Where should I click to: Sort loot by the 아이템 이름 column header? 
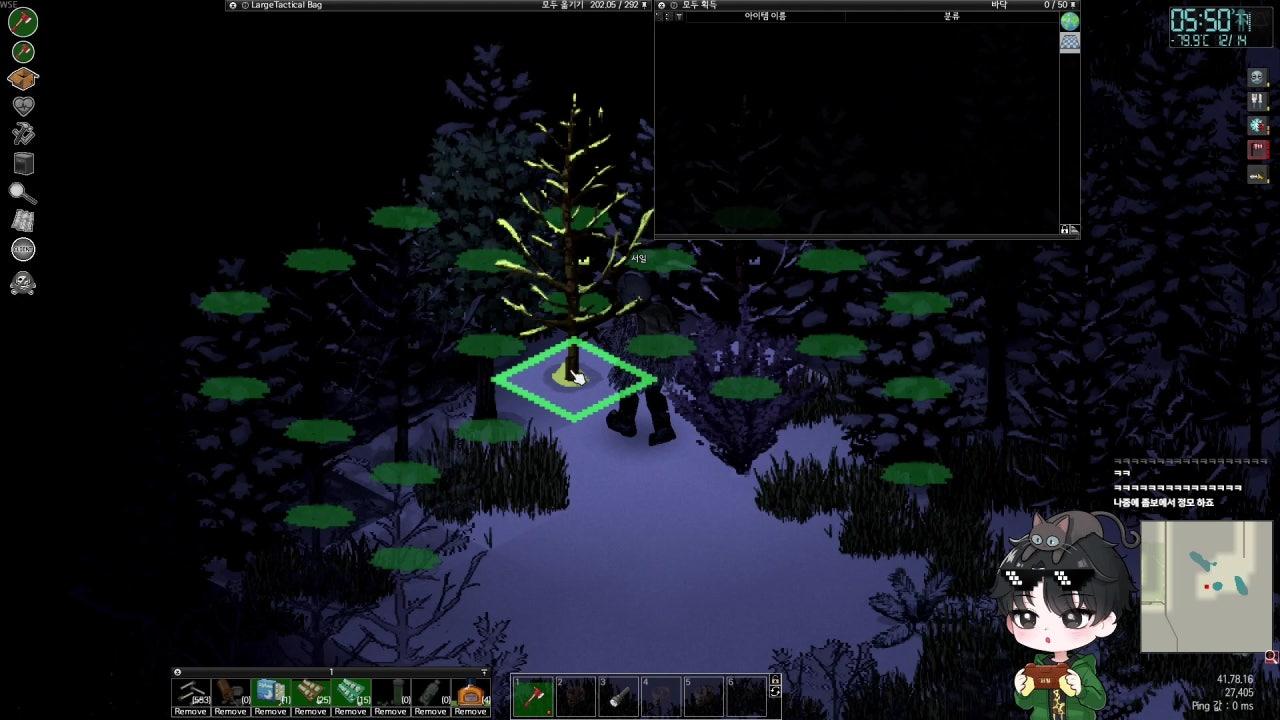point(765,16)
